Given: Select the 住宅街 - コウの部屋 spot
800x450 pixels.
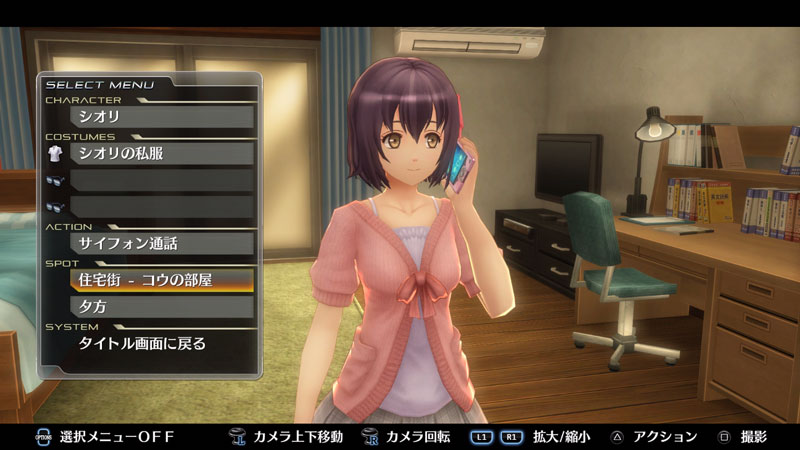Looking at the screenshot, I should point(160,279).
